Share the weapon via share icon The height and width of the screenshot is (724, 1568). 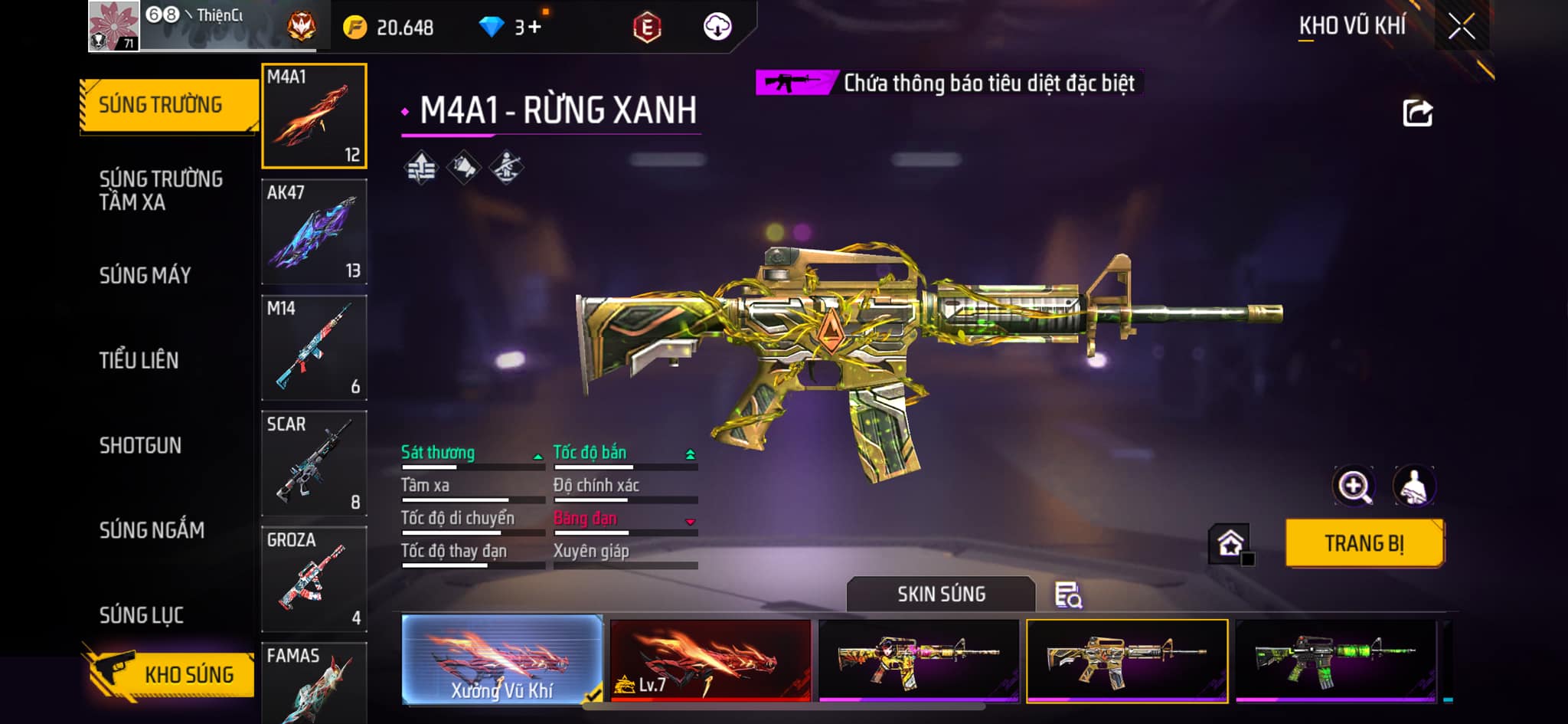click(1417, 113)
